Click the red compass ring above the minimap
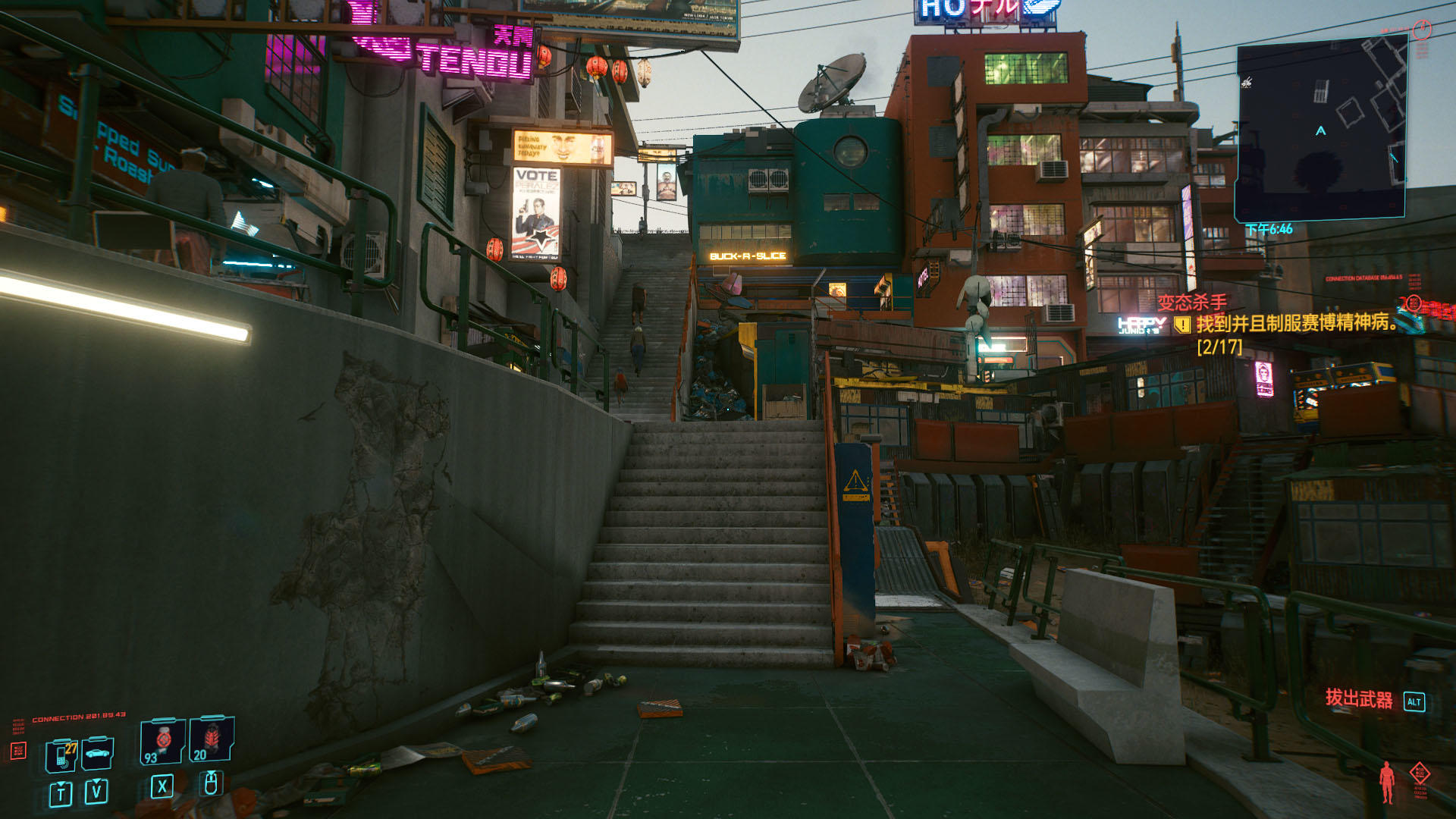Image resolution: width=1456 pixels, height=819 pixels. click(1422, 29)
